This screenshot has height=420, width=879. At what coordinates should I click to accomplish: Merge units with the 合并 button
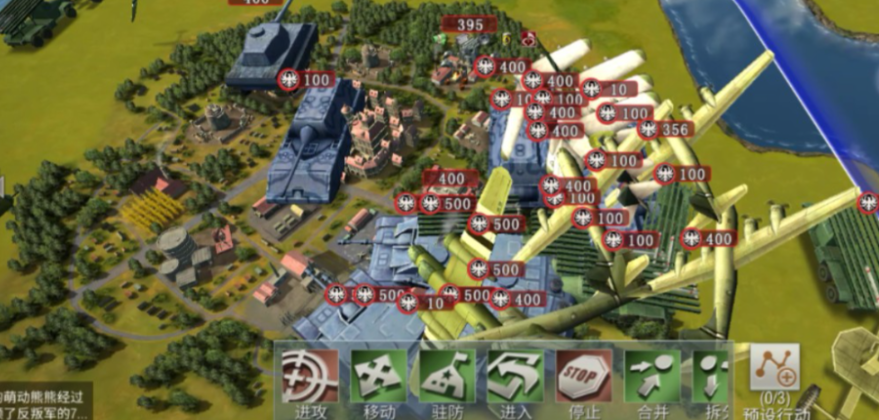click(652, 377)
